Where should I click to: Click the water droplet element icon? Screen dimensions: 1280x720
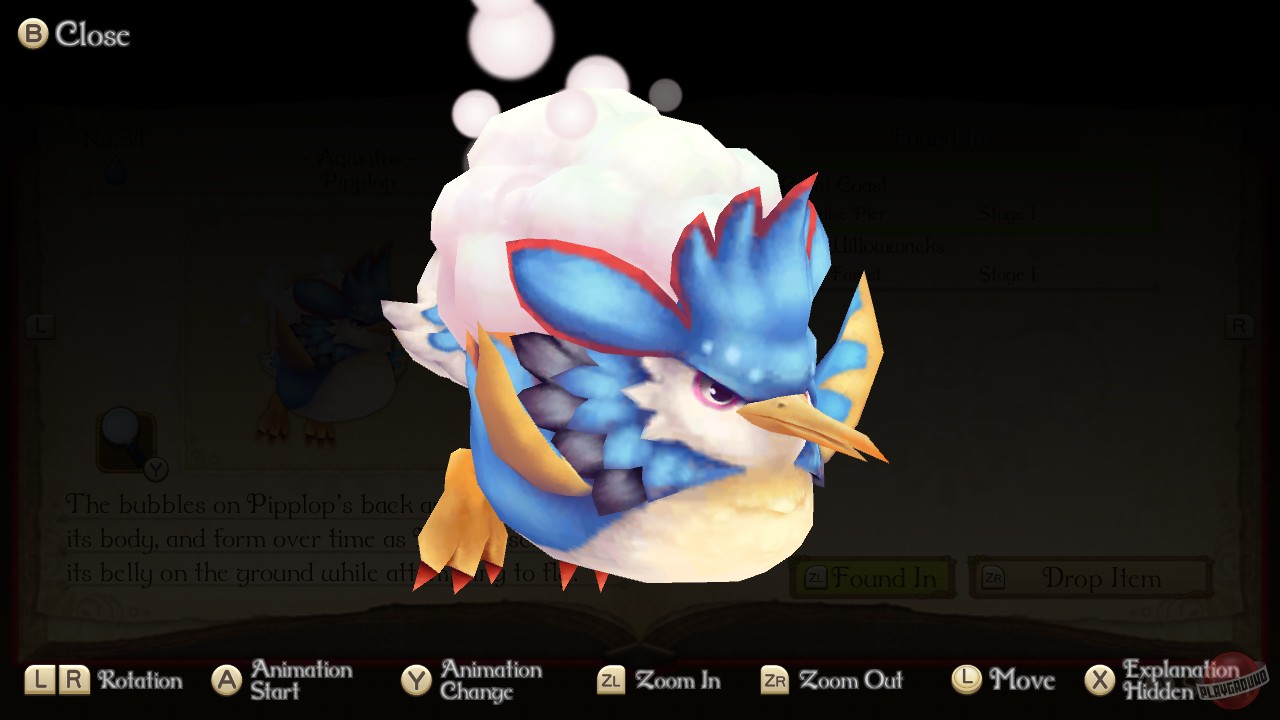(x=114, y=172)
